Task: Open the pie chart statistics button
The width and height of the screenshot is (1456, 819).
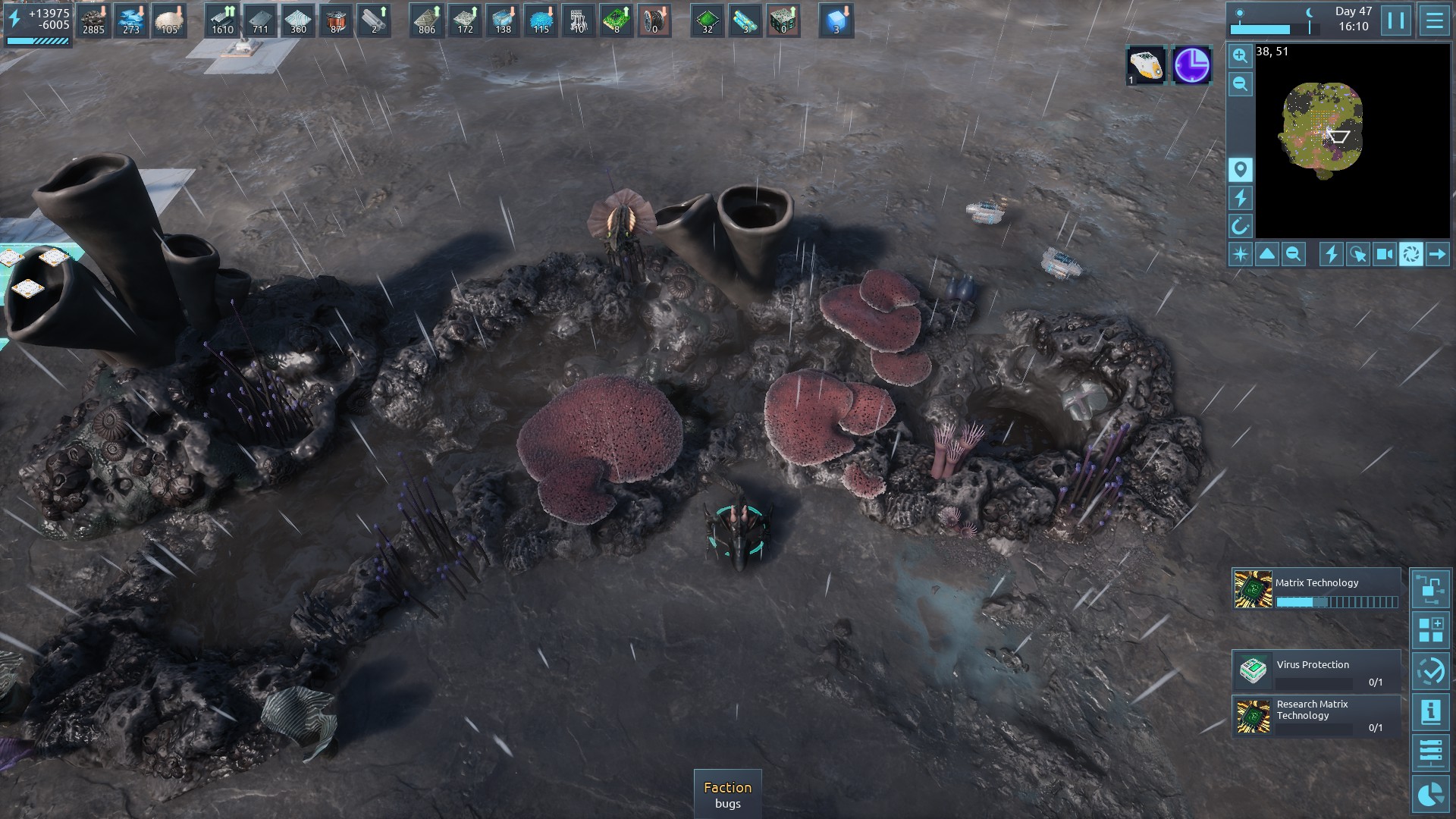Action: [x=1430, y=794]
